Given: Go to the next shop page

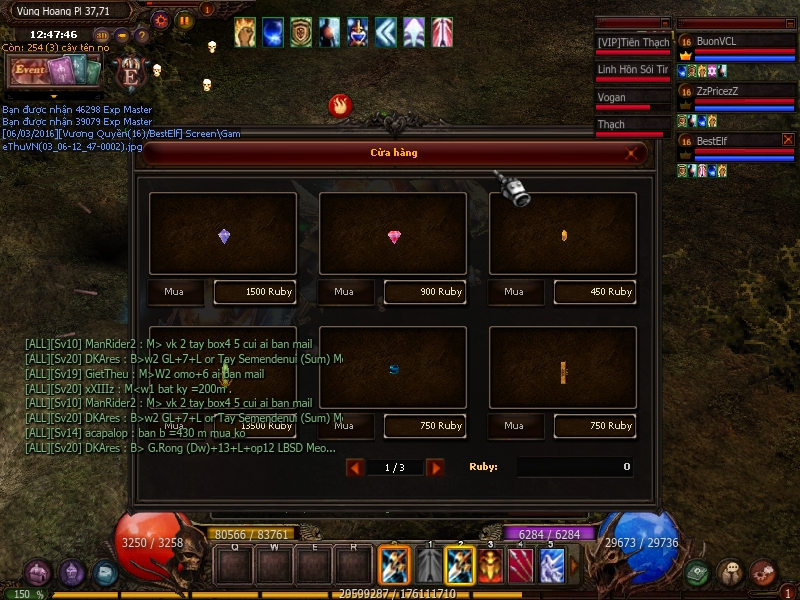Looking at the screenshot, I should click(x=435, y=467).
